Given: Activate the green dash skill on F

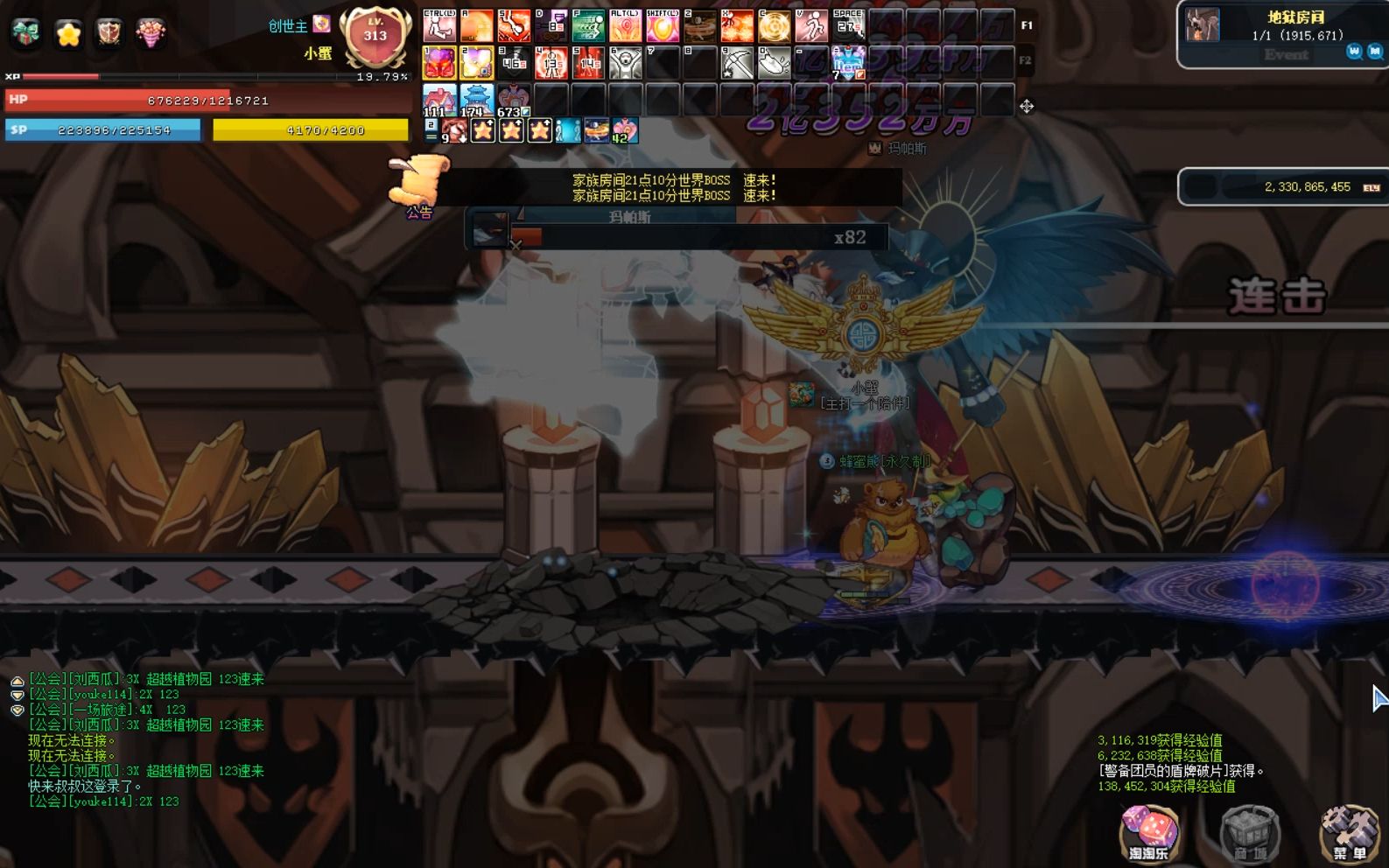Looking at the screenshot, I should 588,26.
